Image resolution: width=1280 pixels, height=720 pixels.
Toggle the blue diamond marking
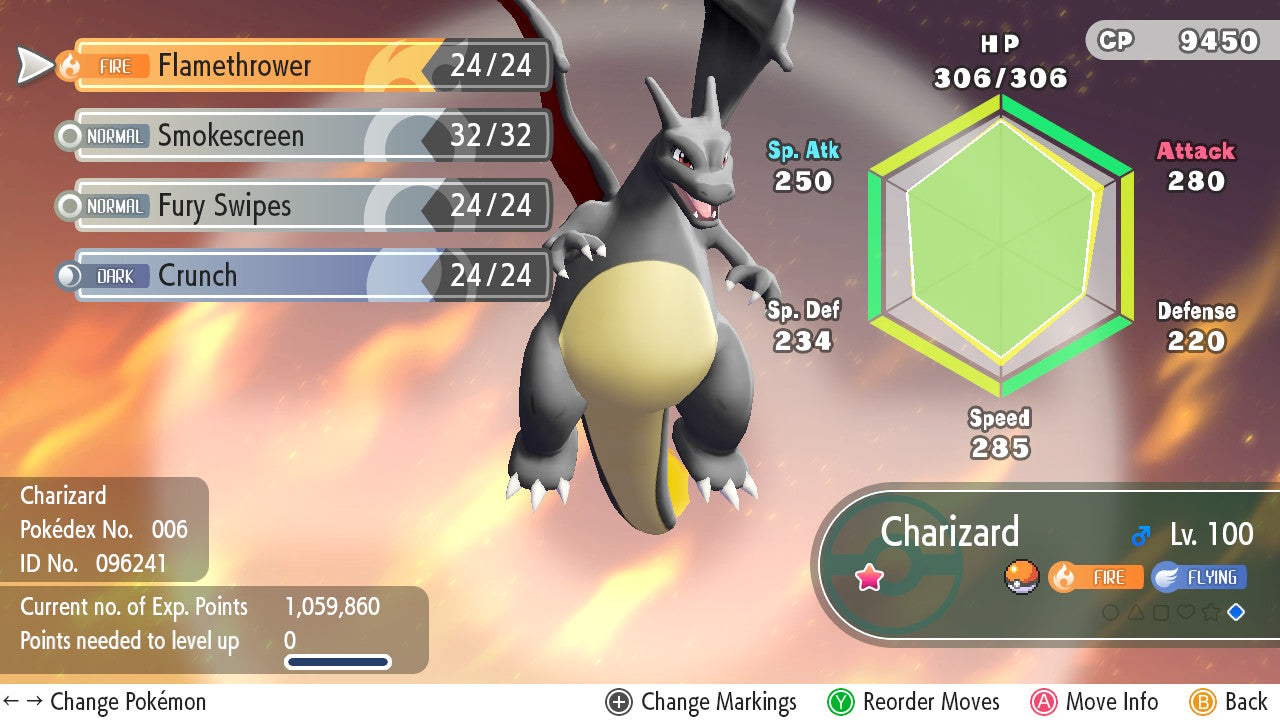pos(1236,611)
